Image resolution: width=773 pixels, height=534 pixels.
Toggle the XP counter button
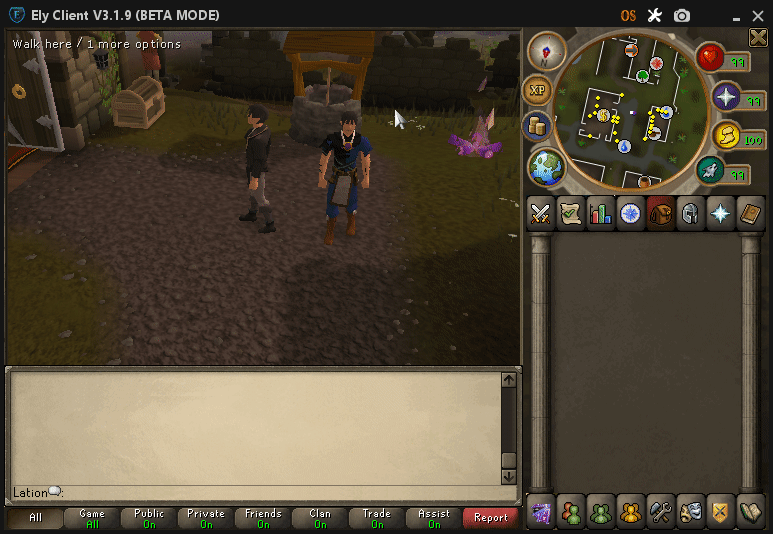(537, 90)
